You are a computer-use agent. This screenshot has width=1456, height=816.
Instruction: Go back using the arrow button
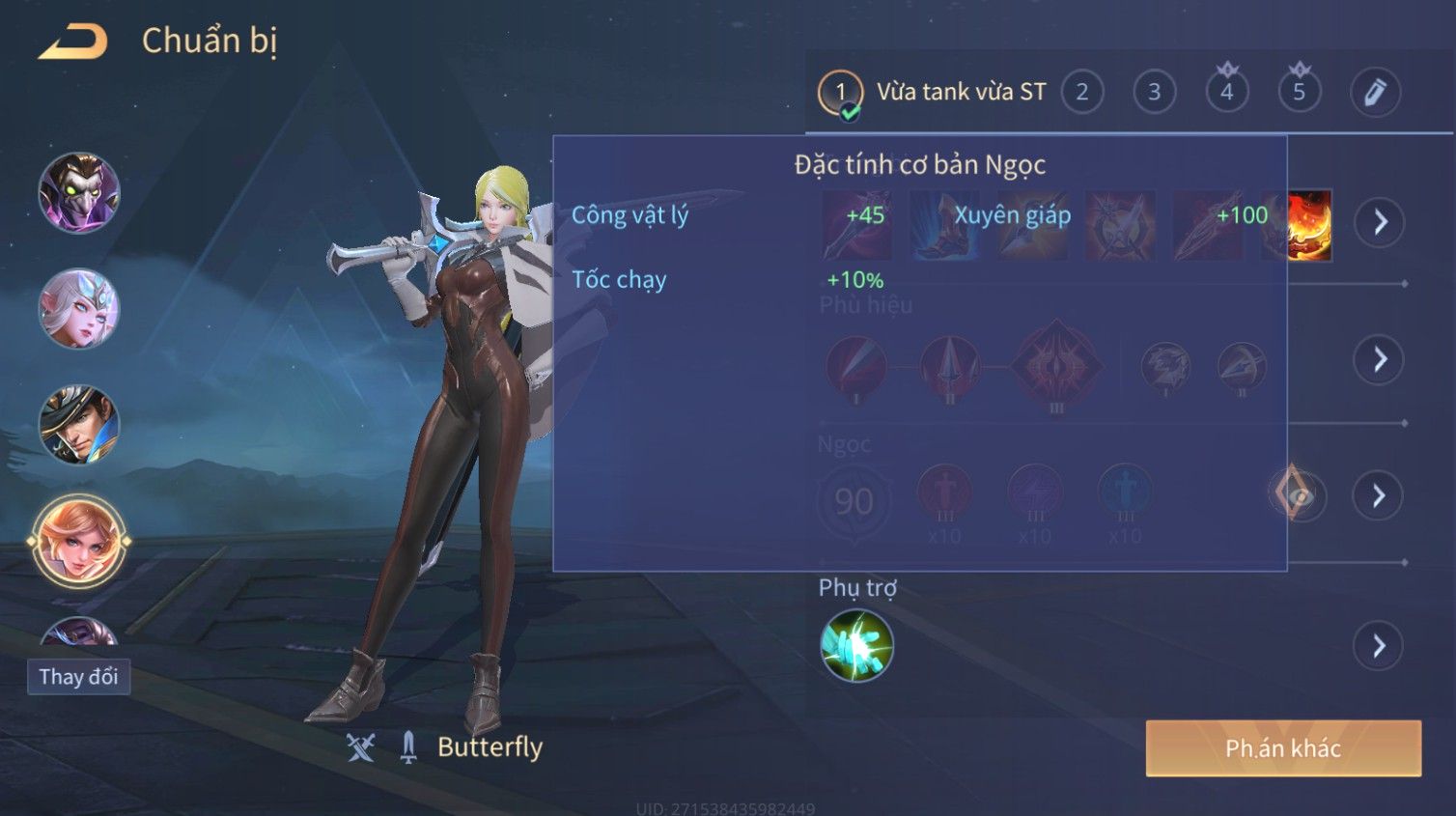73,42
